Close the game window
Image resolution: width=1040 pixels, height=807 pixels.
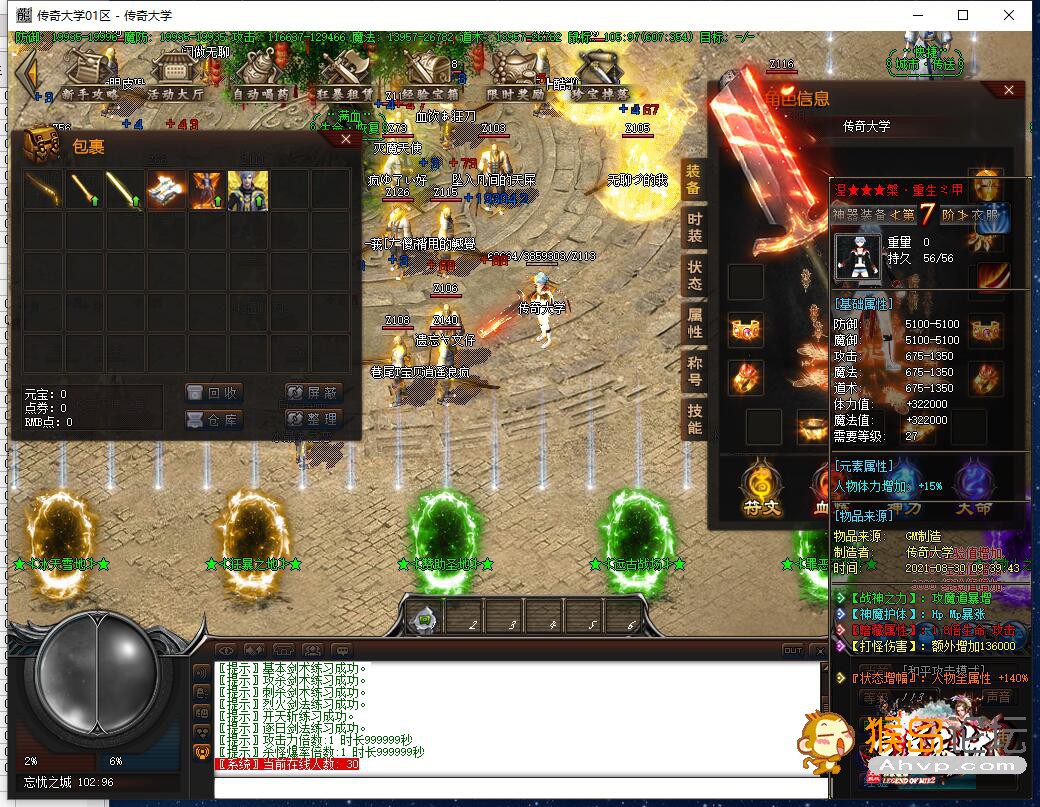[1008, 15]
